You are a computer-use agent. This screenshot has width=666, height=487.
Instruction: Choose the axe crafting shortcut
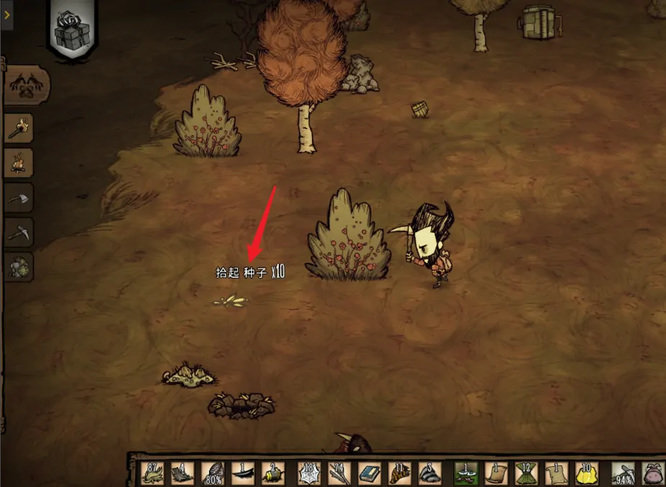(20, 197)
